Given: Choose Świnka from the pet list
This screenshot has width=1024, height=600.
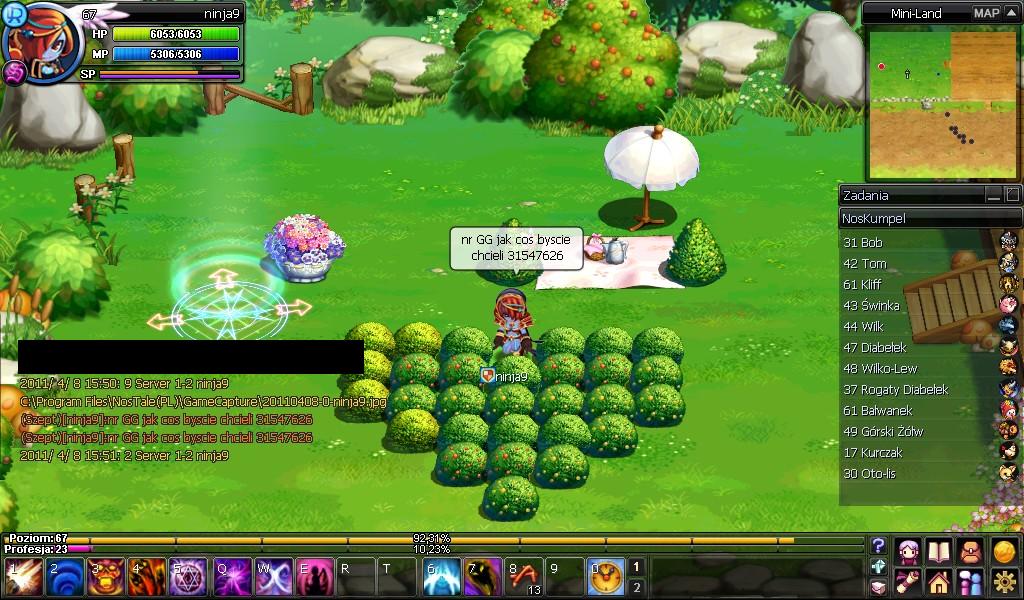Looking at the screenshot, I should pyautogui.click(x=872, y=305).
